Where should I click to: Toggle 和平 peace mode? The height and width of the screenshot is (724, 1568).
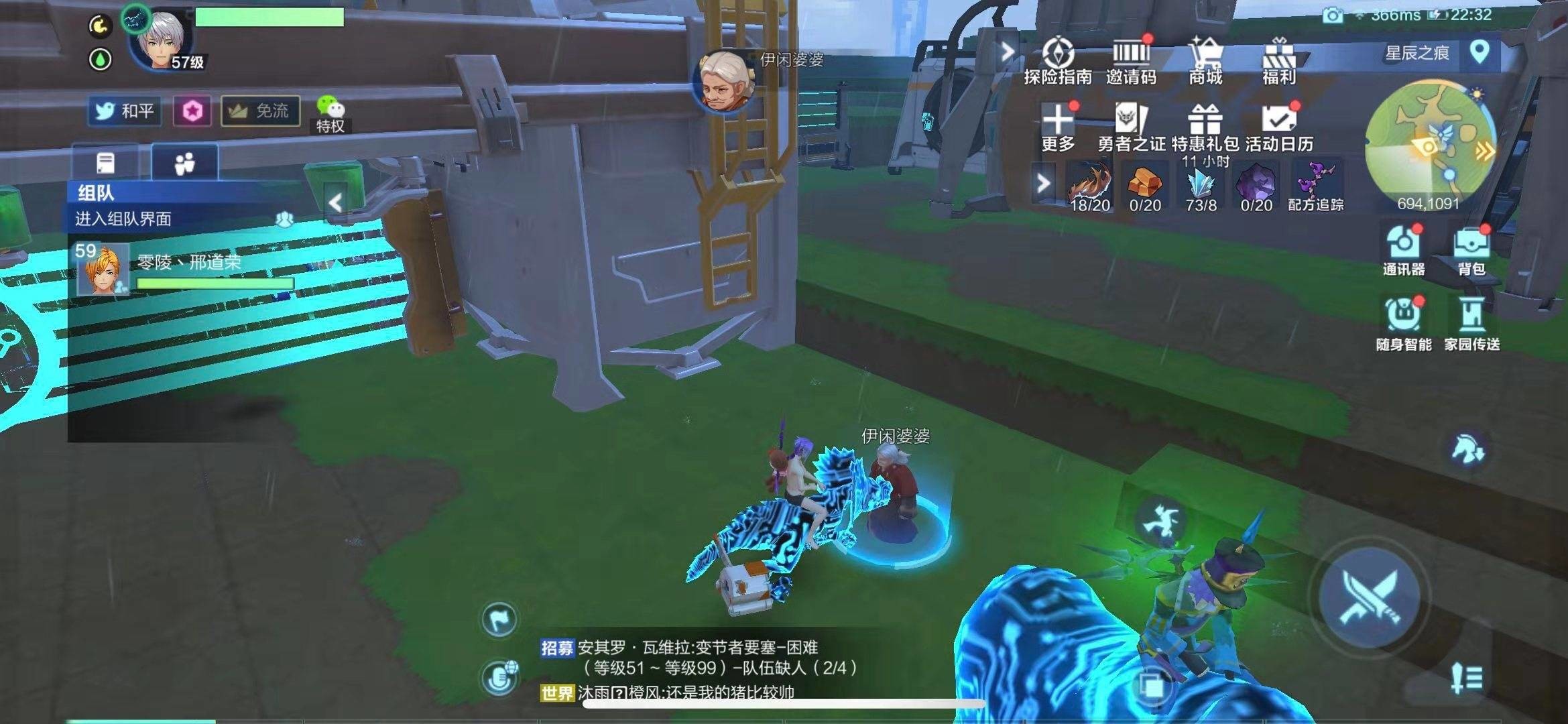(127, 111)
